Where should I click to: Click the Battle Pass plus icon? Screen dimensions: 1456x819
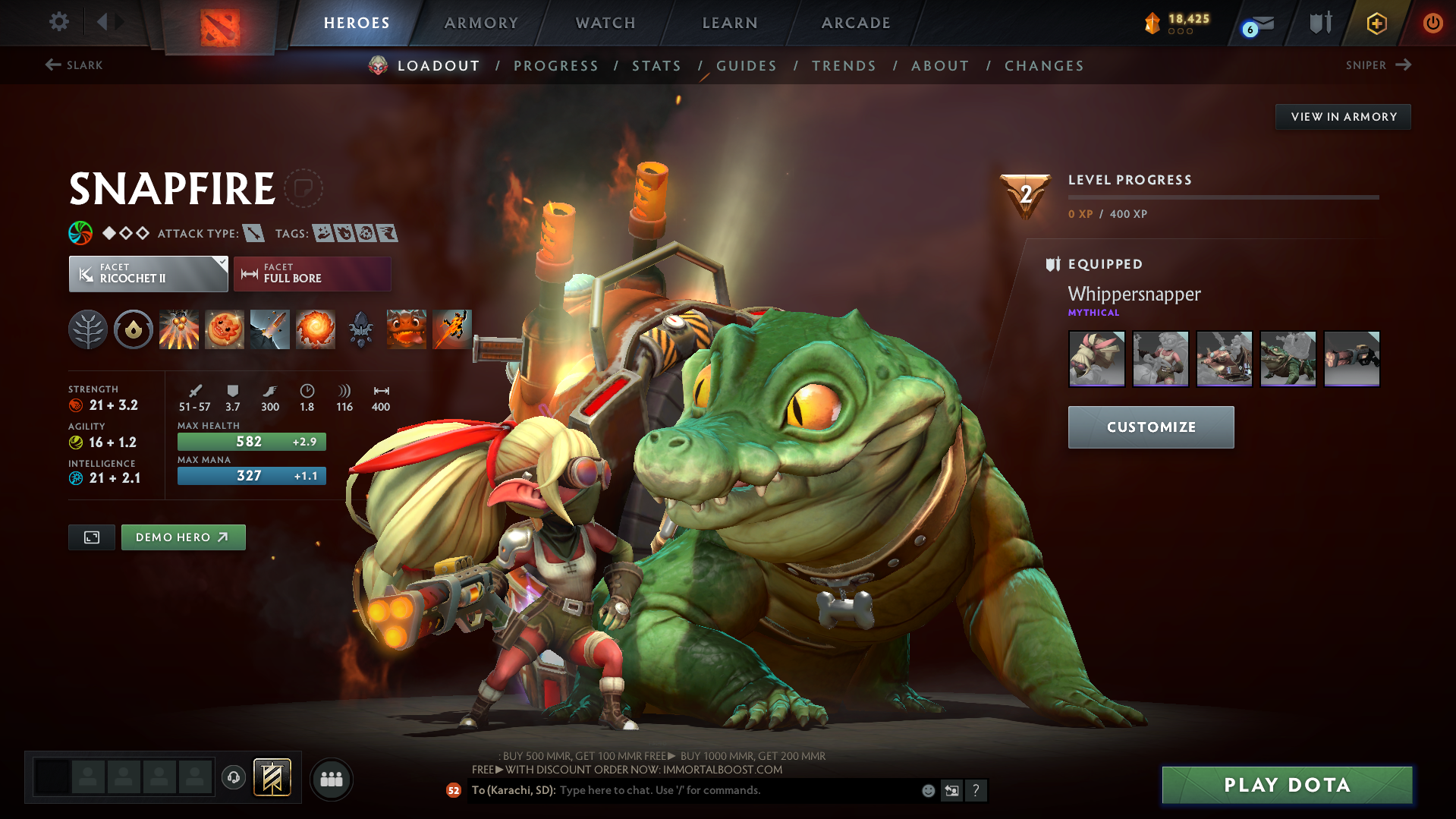[x=1375, y=23]
